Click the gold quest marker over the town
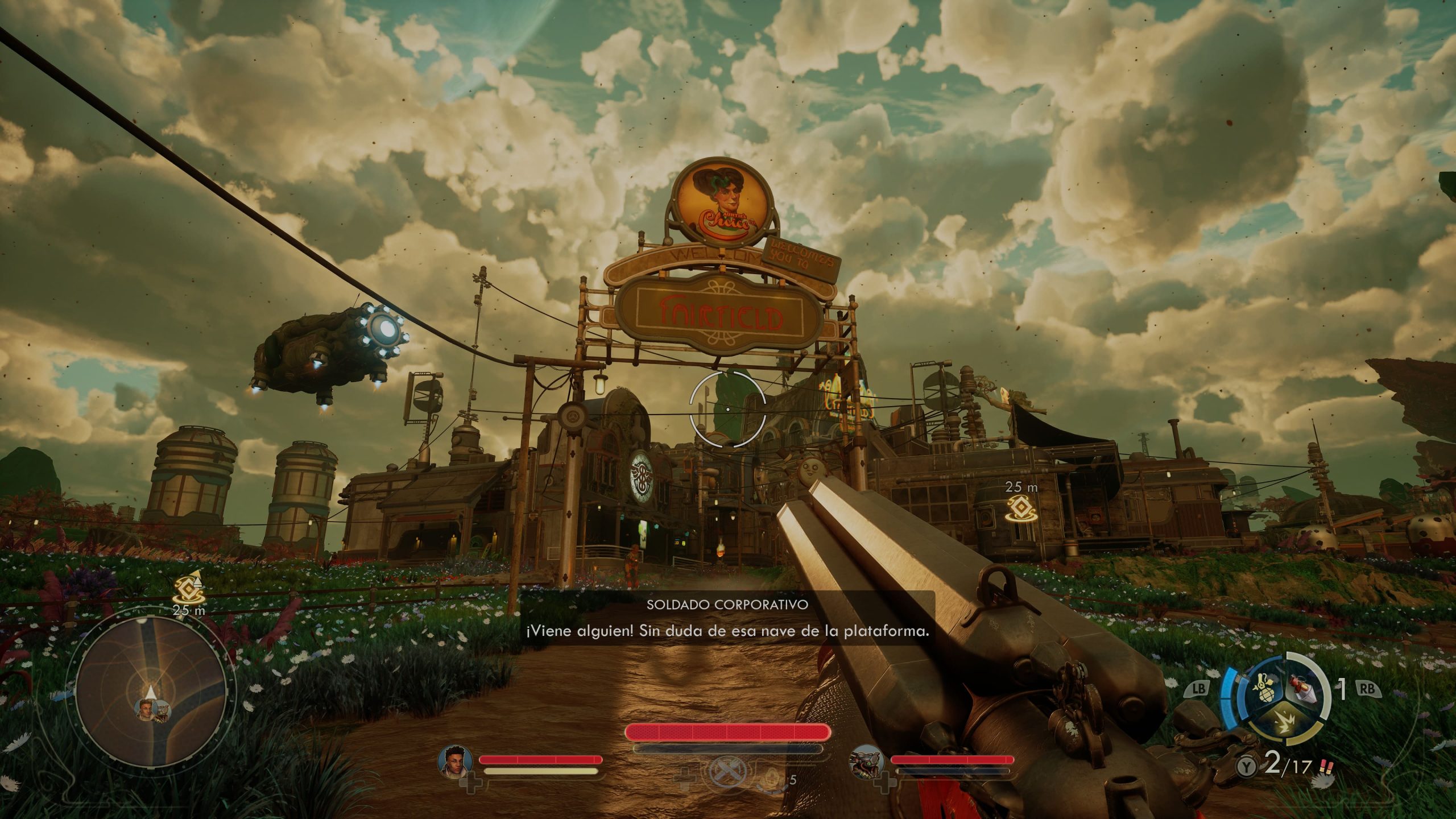Image resolution: width=1456 pixels, height=819 pixels. point(1021,509)
